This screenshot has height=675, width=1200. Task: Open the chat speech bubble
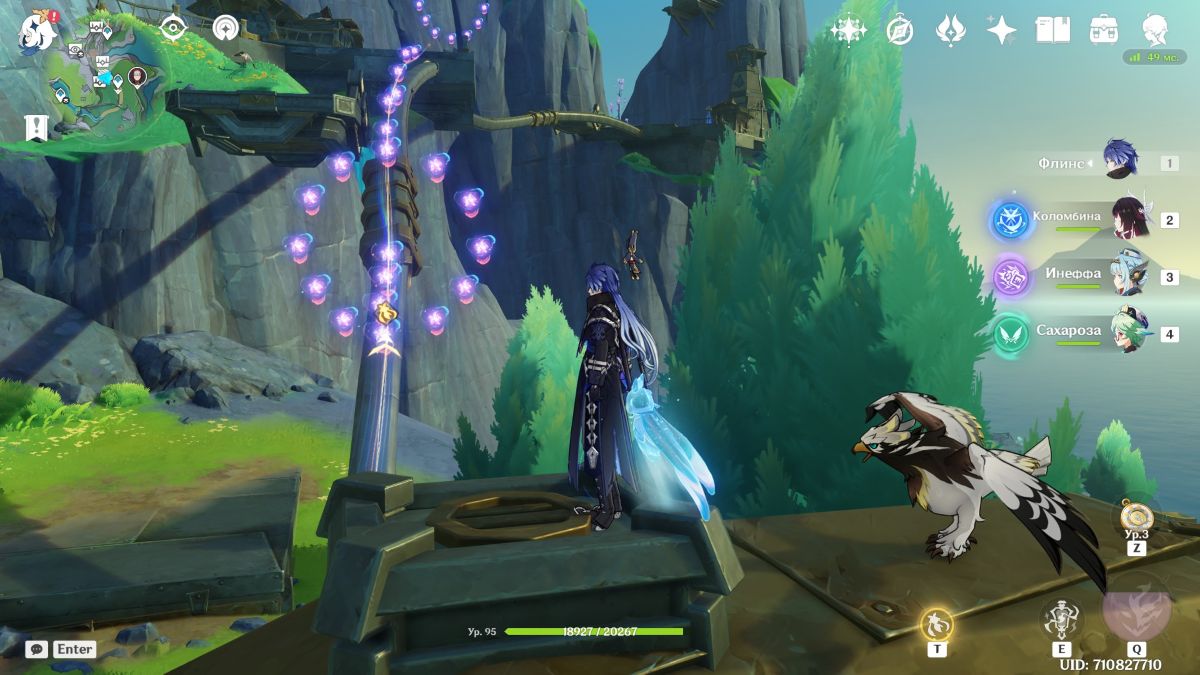(x=37, y=649)
